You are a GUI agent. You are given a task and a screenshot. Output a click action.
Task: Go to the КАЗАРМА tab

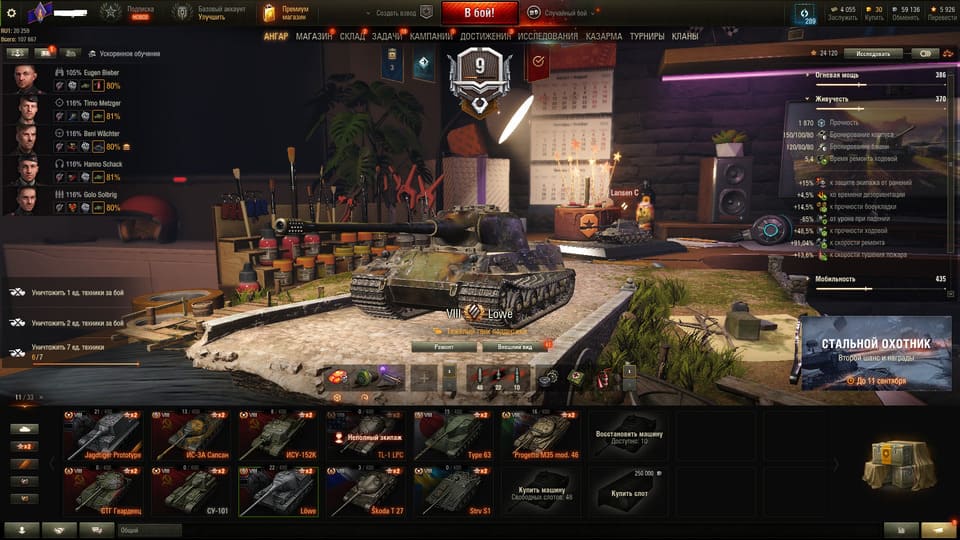[x=604, y=36]
